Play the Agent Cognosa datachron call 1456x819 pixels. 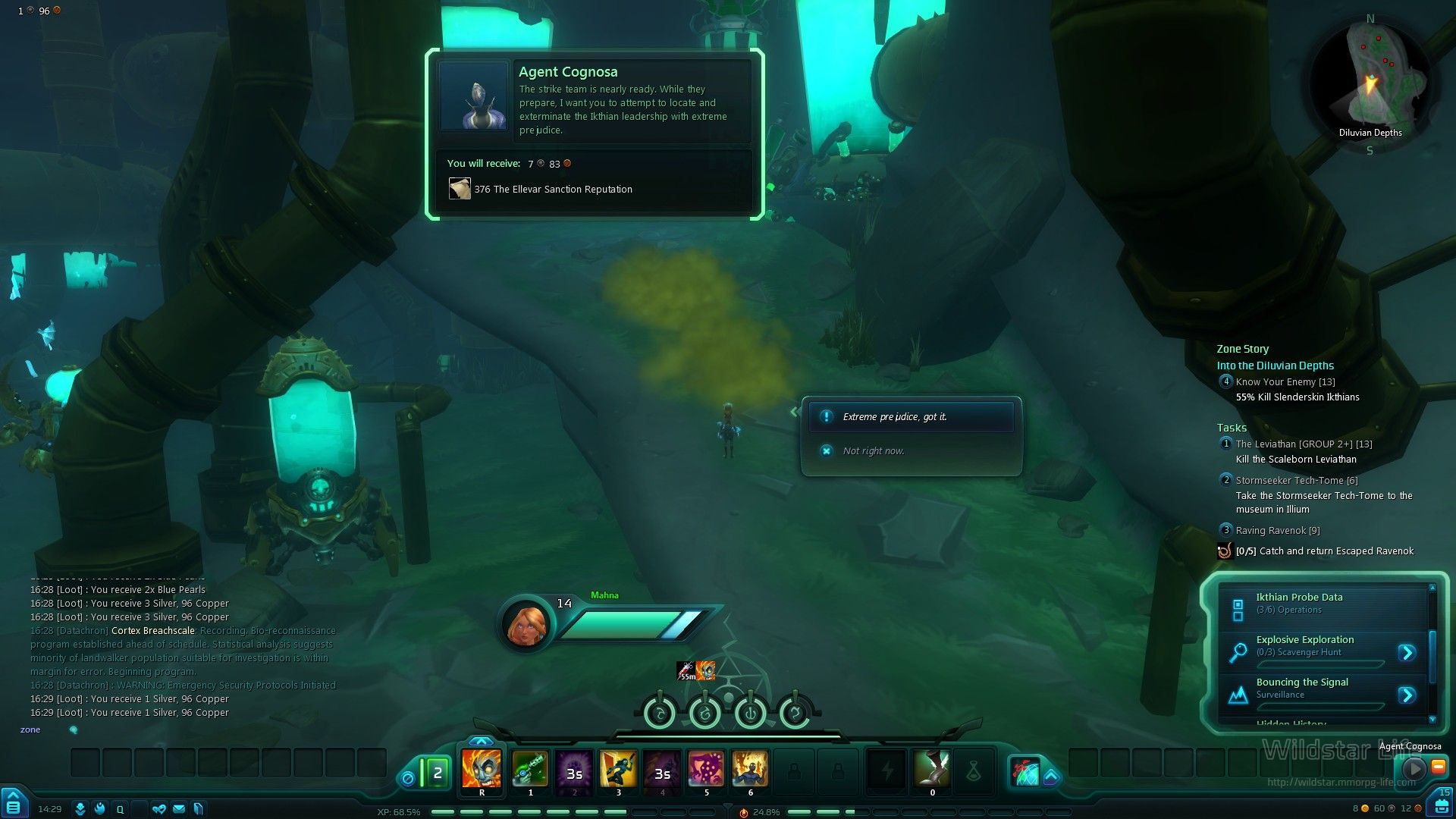coord(1413,768)
